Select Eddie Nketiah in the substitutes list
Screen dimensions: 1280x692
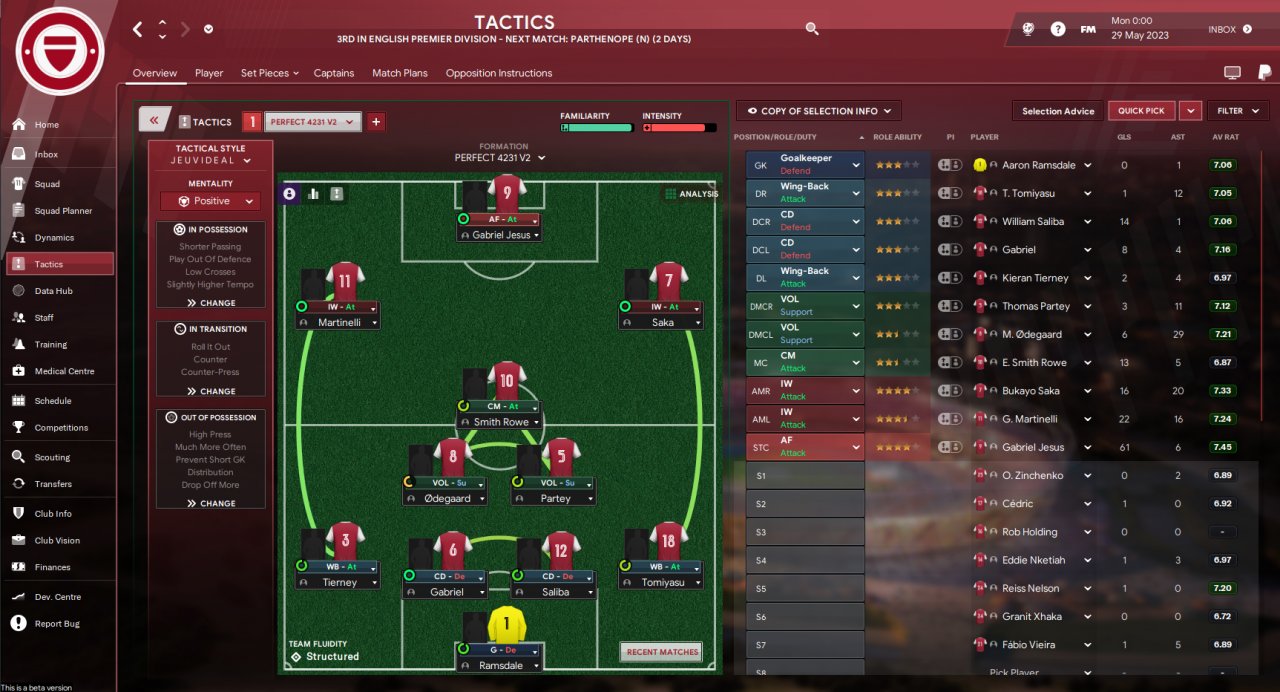[1033, 560]
